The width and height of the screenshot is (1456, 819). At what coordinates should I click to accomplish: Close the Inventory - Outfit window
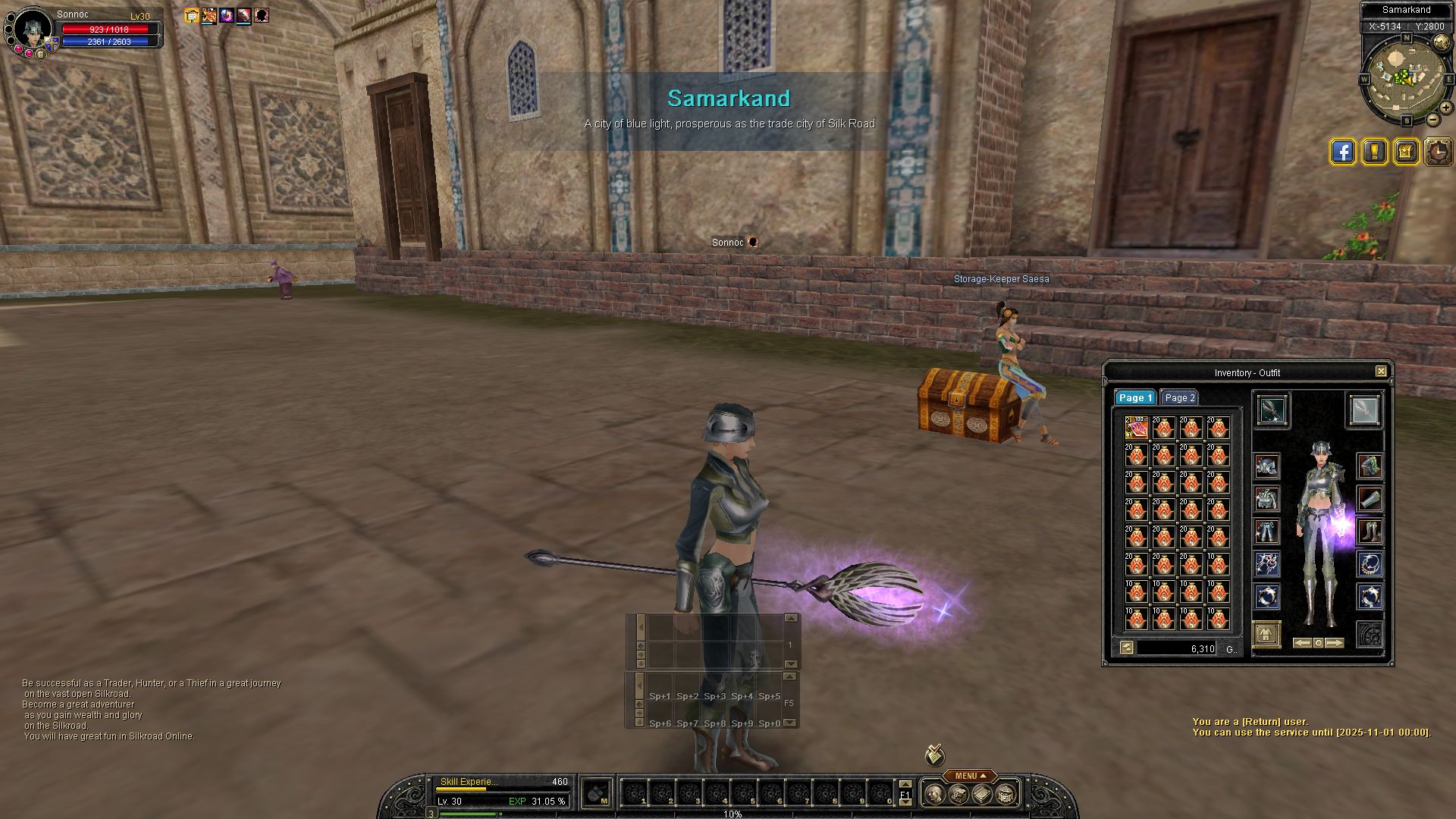tap(1381, 372)
